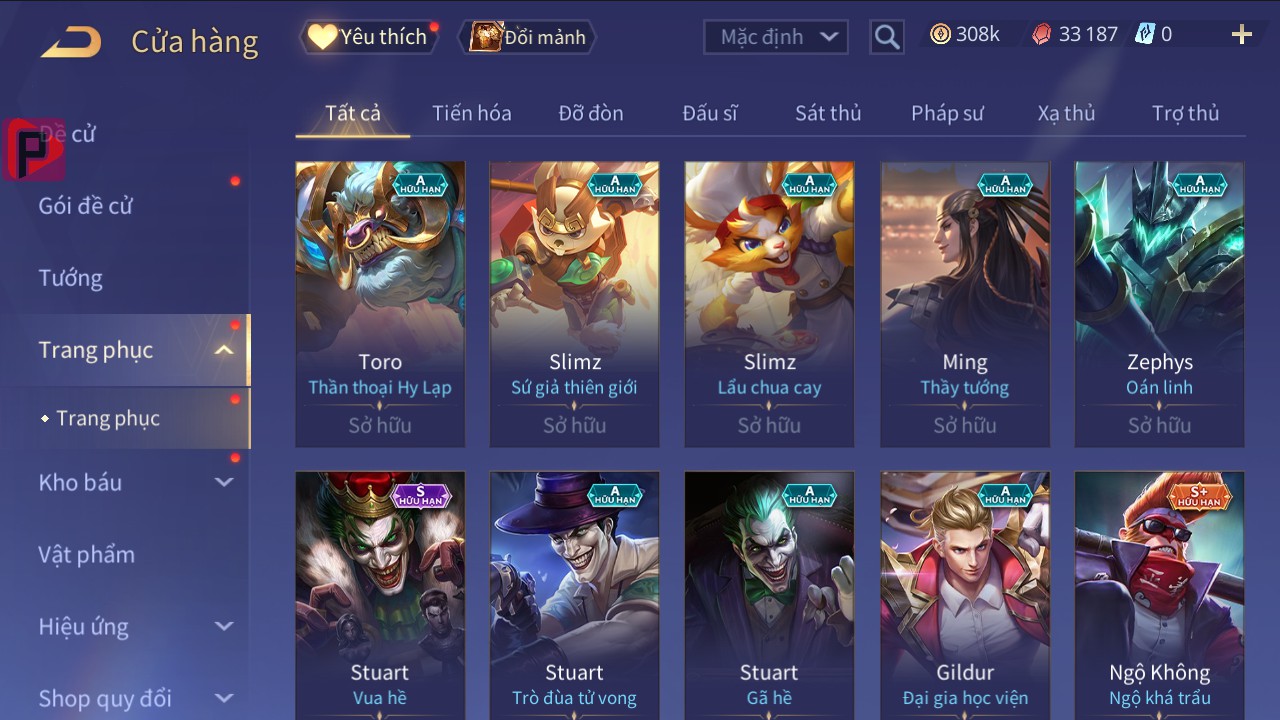Open the Yêu thích favorites list
This screenshot has height=720, width=1280.
coord(370,37)
